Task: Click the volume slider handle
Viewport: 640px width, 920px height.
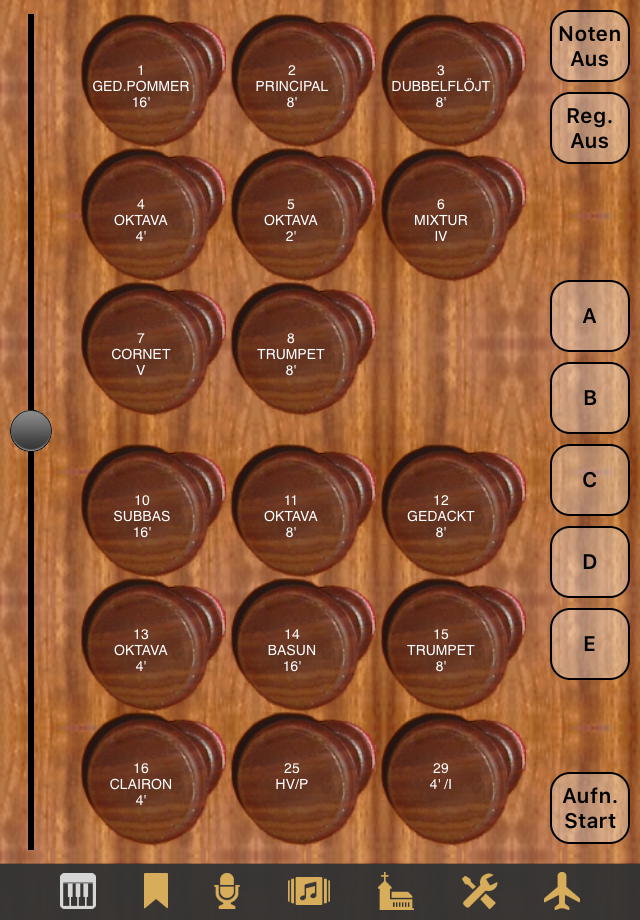Action: 31,431
